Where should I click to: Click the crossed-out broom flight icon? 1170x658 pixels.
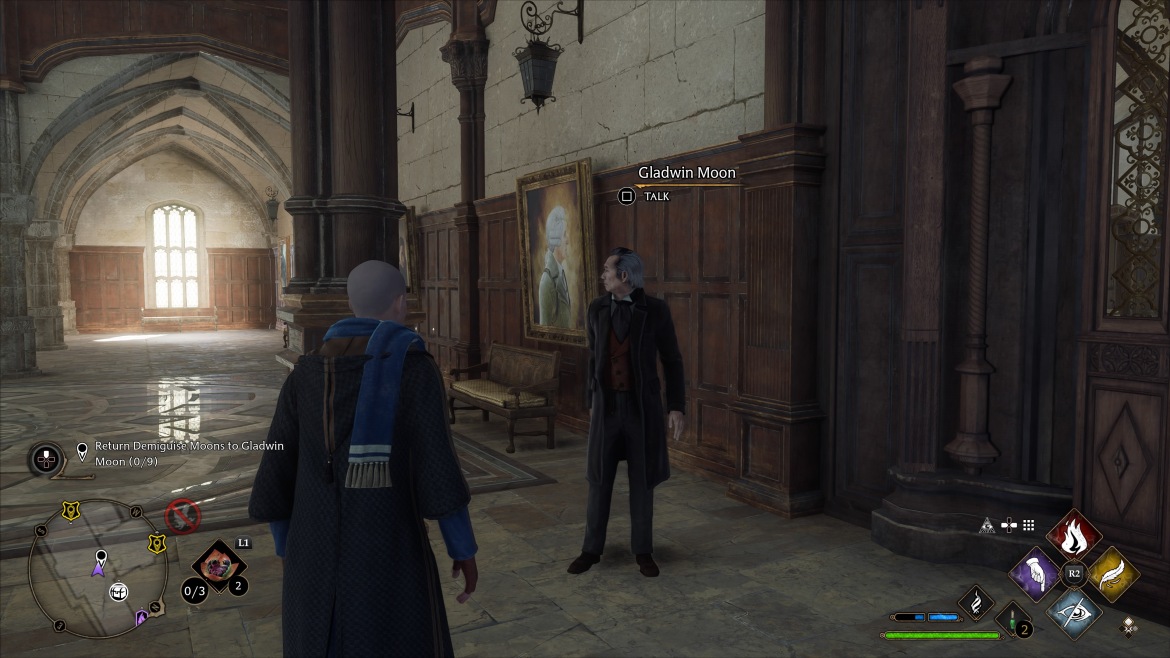click(183, 517)
